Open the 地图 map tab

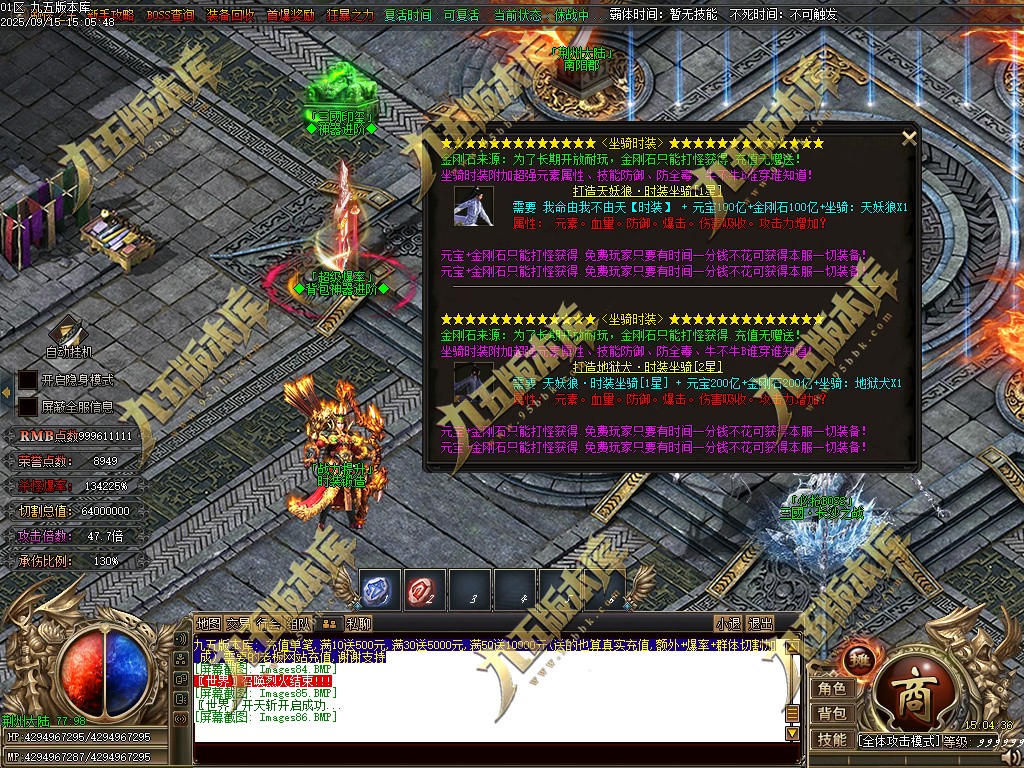pos(208,624)
